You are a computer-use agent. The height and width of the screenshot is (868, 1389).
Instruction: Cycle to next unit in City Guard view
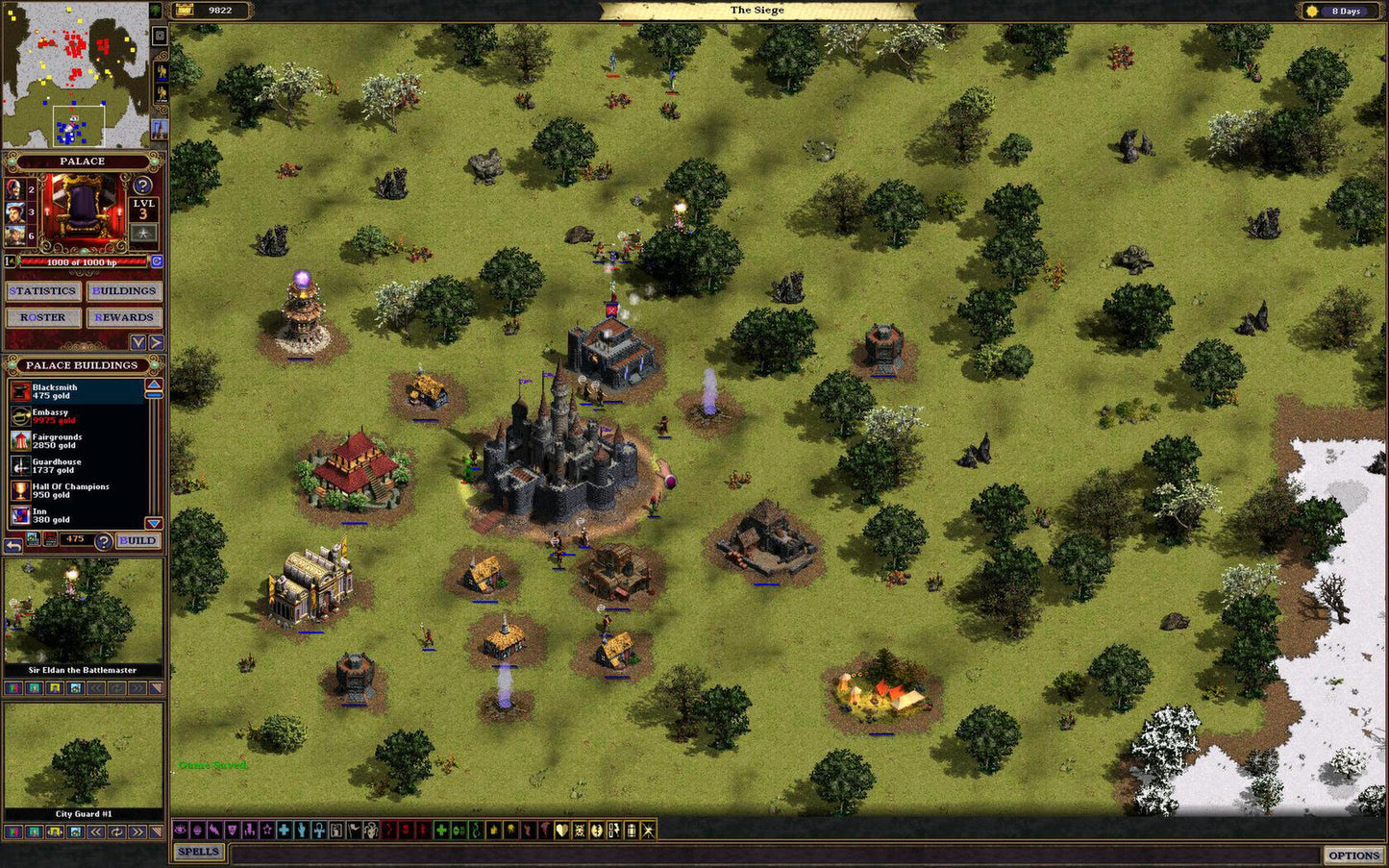137,832
